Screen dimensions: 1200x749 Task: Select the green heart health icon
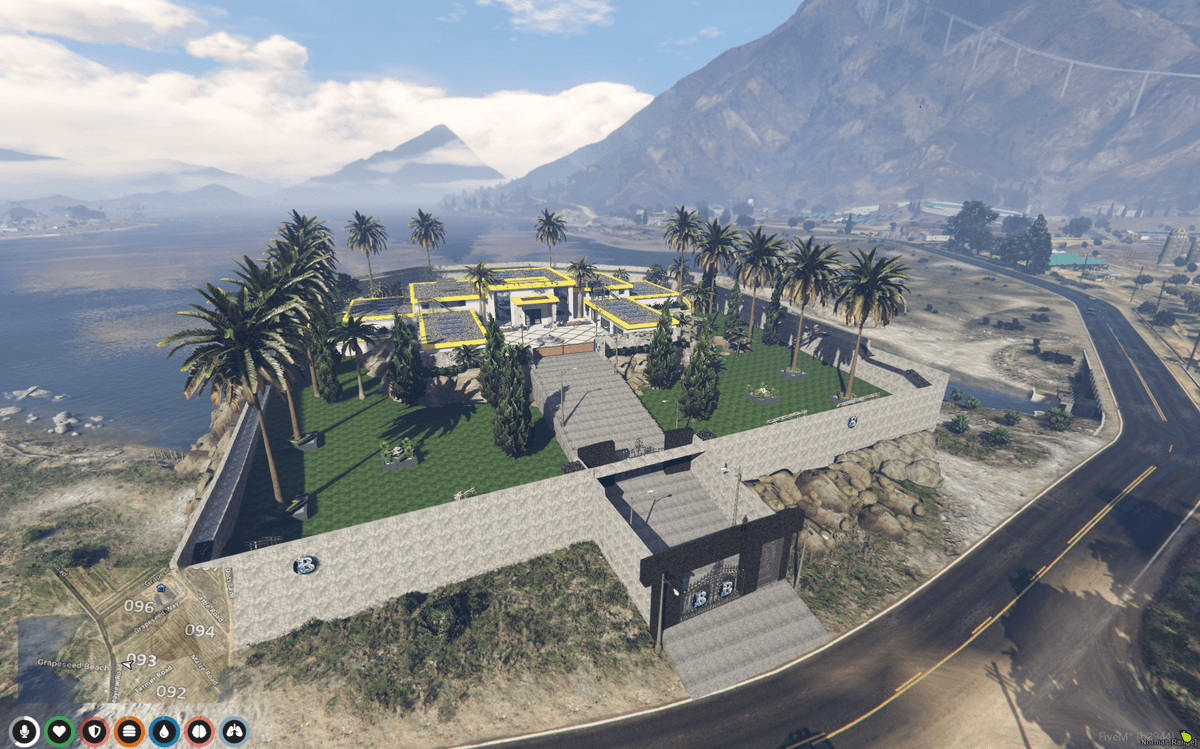(x=60, y=732)
